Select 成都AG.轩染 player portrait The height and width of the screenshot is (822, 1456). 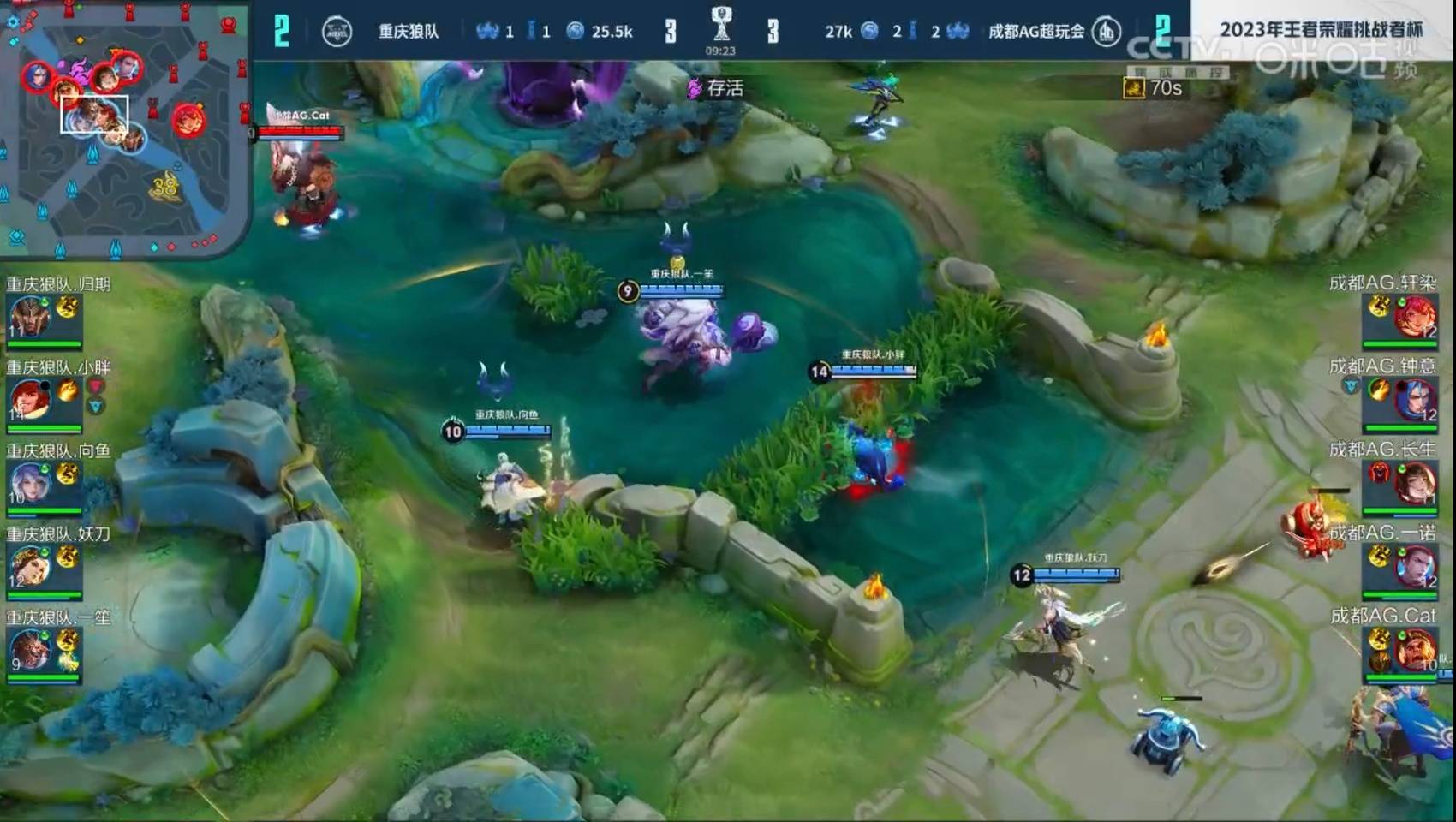pyautogui.click(x=1415, y=317)
